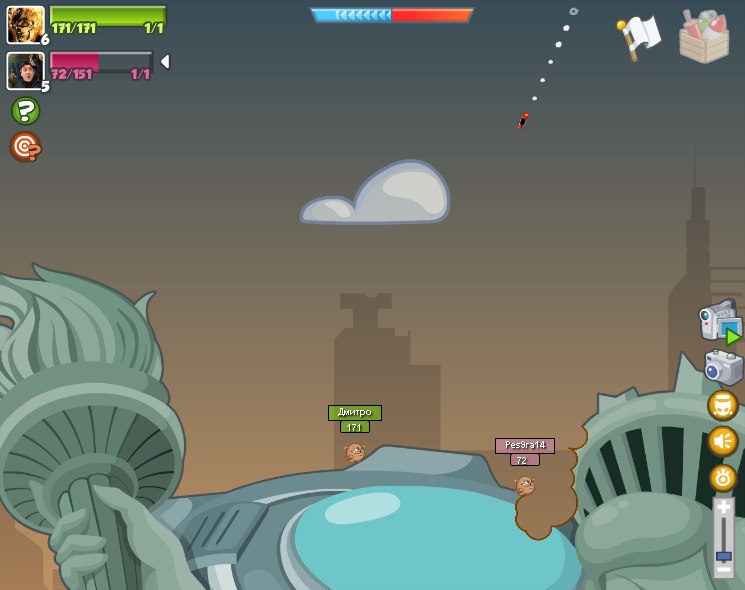Click the orange target question button
Screen dimensions: 745x590
click(25, 147)
